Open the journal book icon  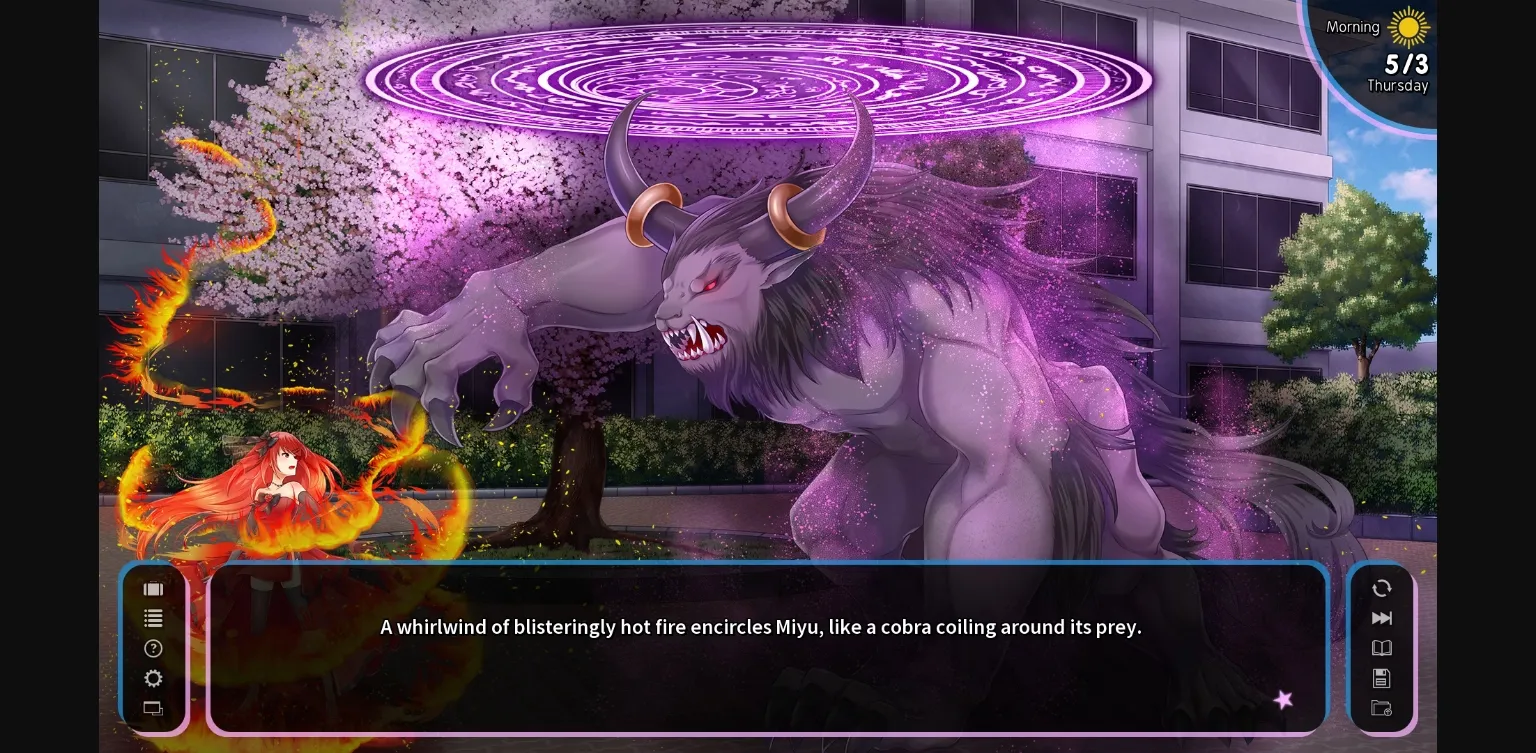tap(1381, 648)
